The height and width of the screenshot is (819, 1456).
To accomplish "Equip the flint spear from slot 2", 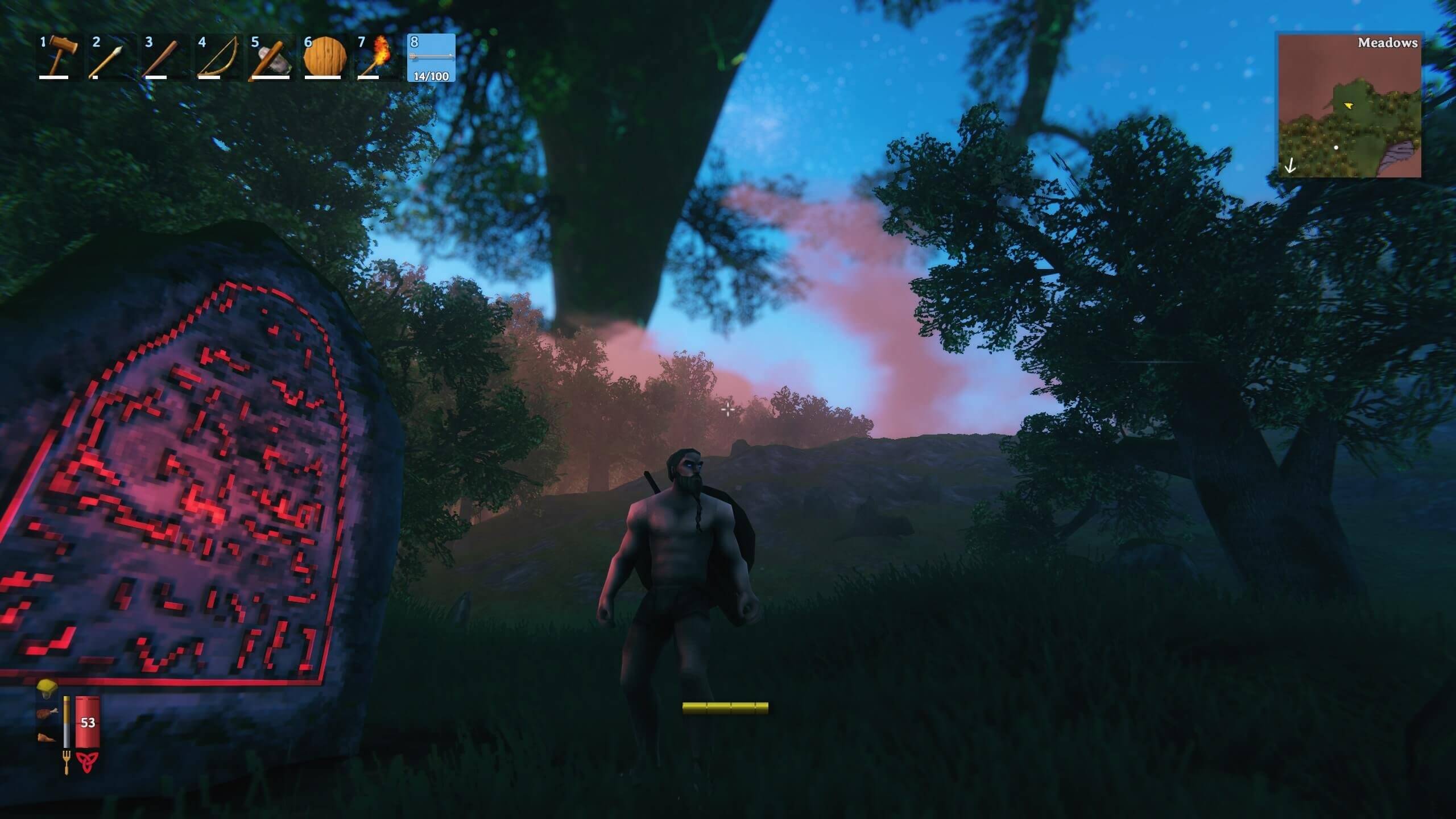I will 107,57.
